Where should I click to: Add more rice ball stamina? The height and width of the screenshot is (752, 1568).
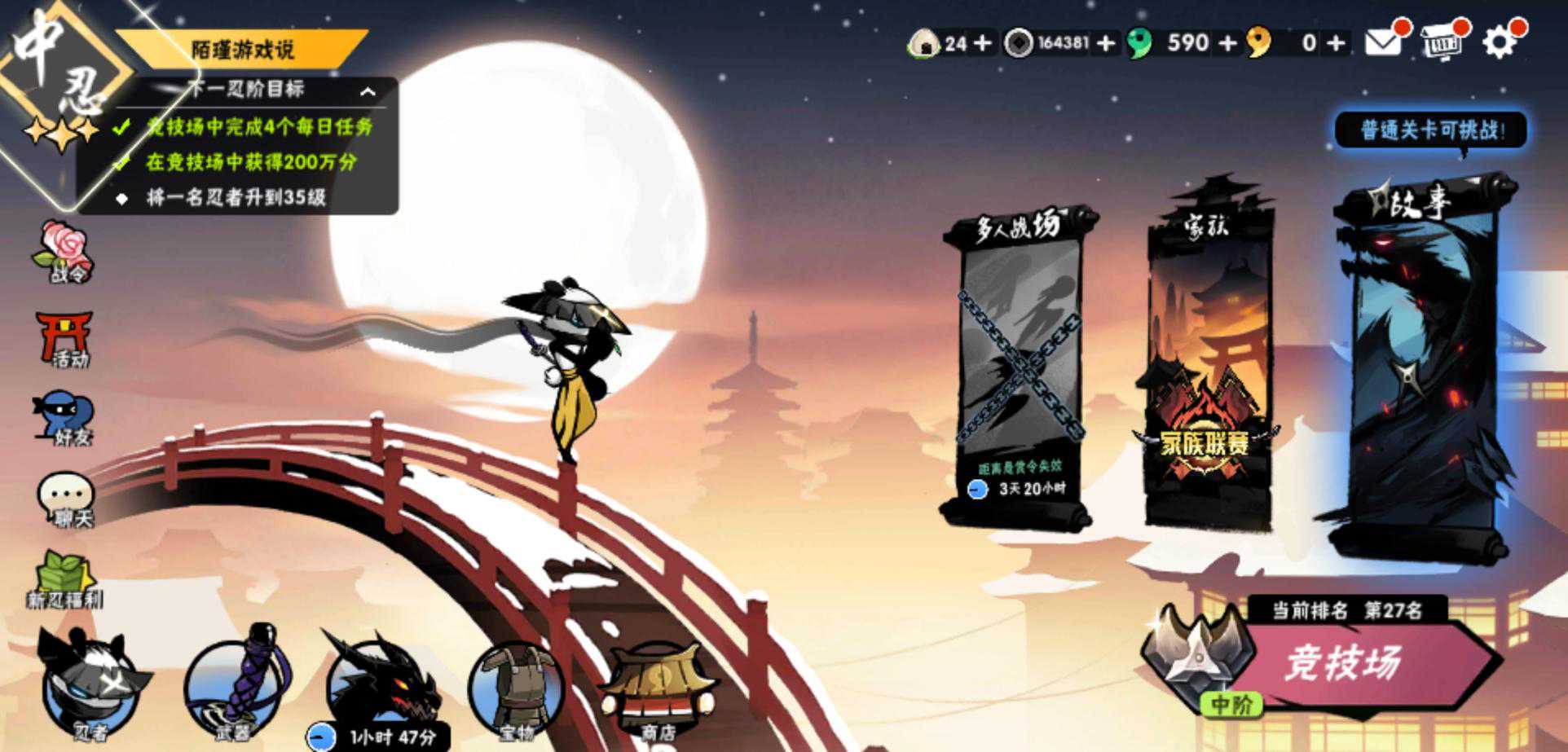click(984, 42)
